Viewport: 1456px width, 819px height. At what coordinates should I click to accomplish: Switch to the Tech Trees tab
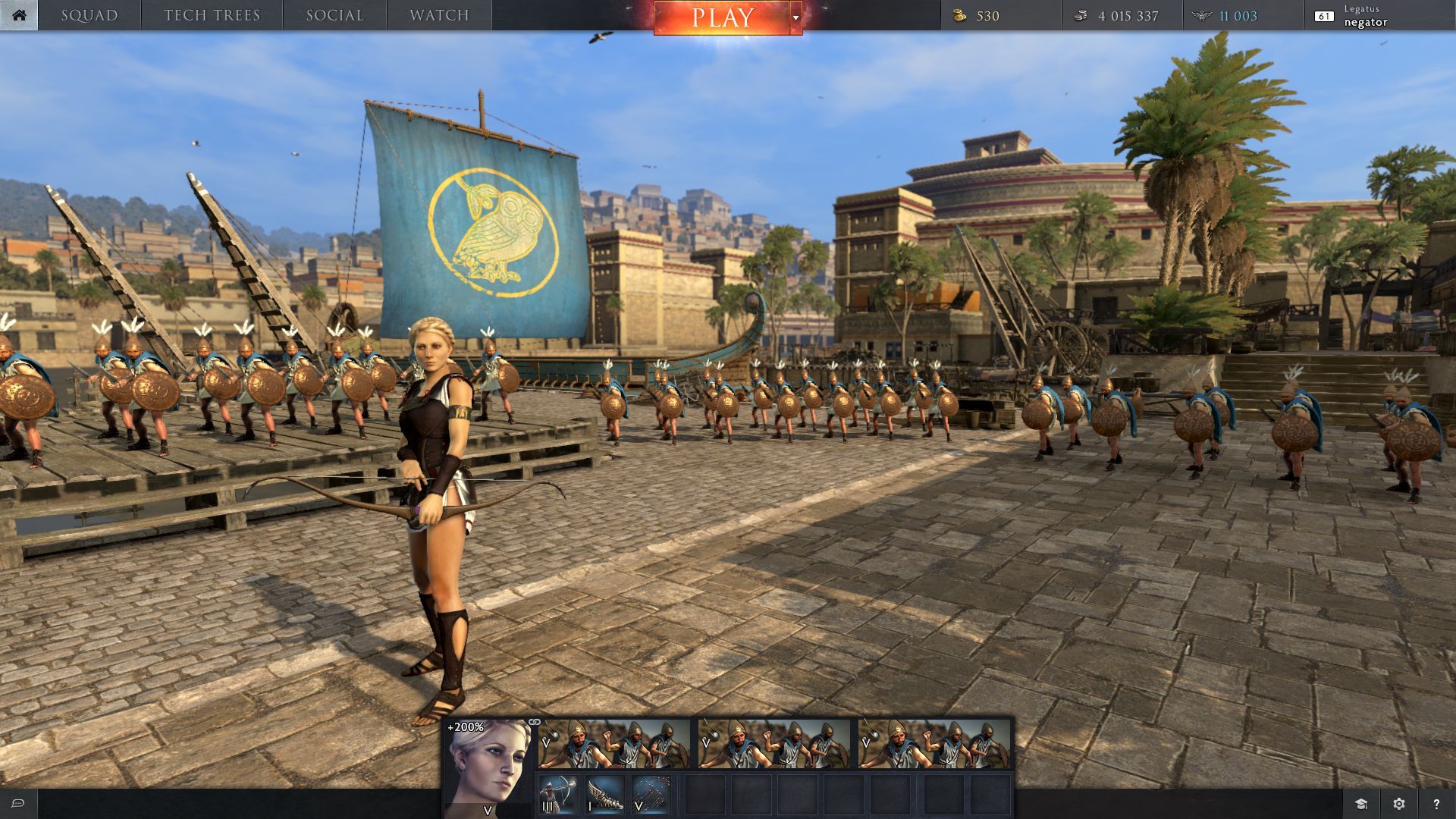click(x=212, y=15)
